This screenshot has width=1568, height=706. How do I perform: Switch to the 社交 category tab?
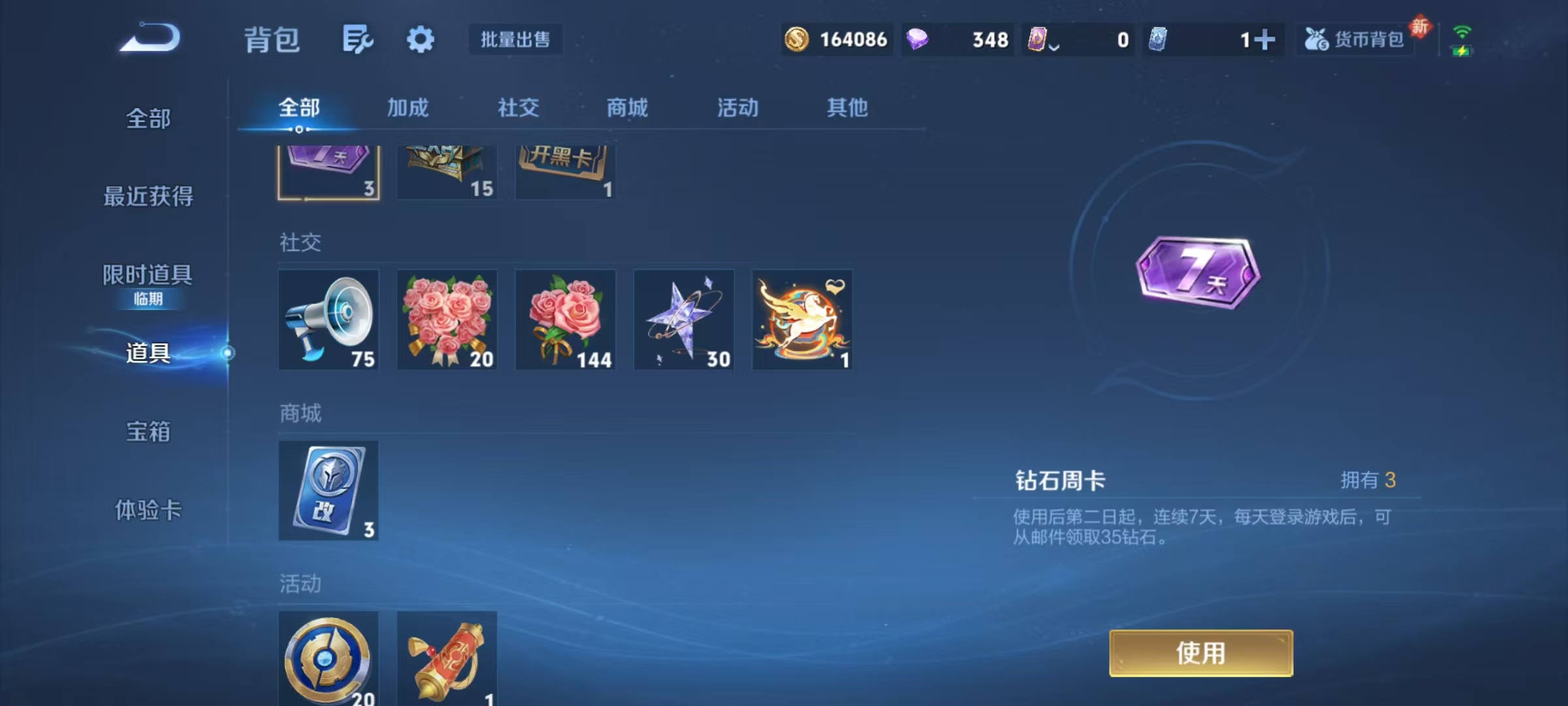point(517,108)
